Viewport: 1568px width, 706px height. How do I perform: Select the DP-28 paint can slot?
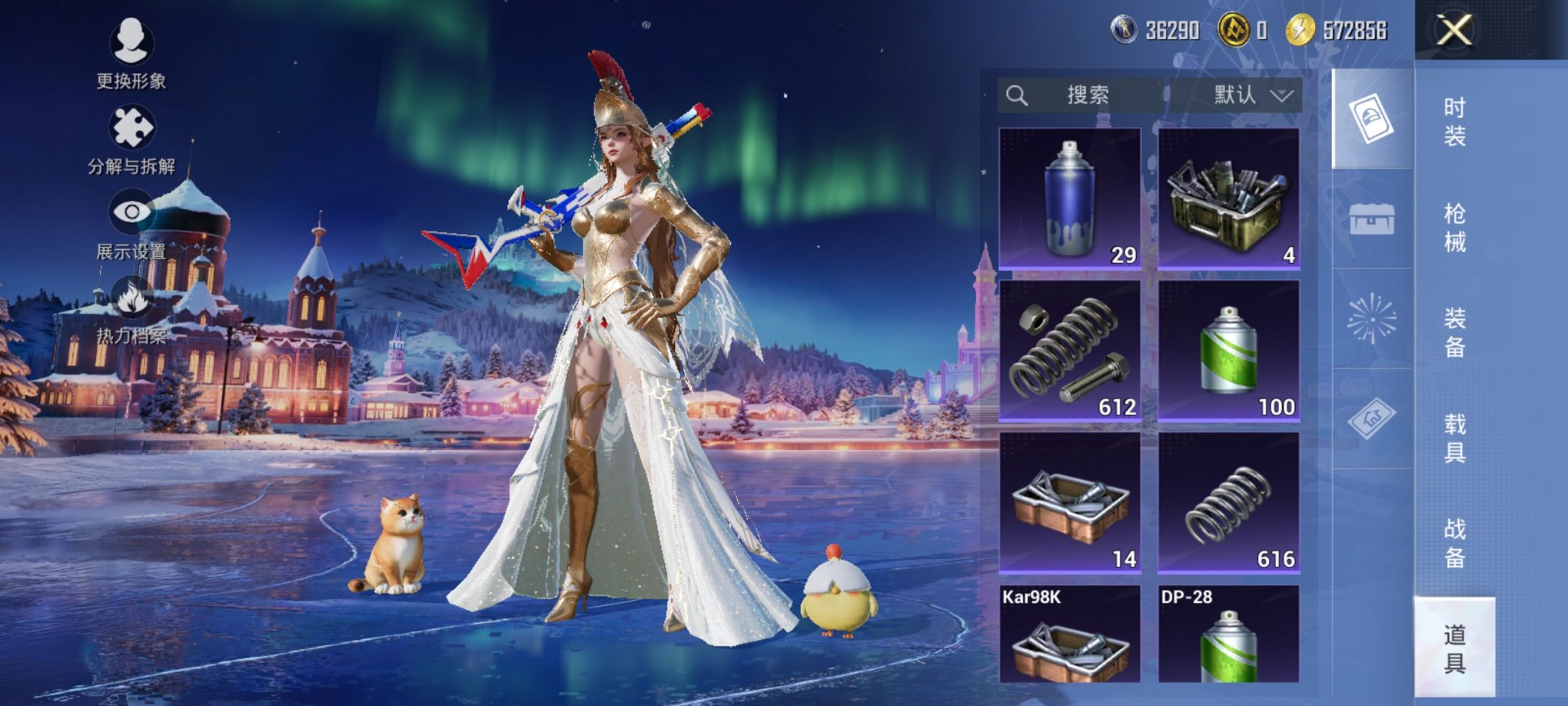pyautogui.click(x=1228, y=635)
